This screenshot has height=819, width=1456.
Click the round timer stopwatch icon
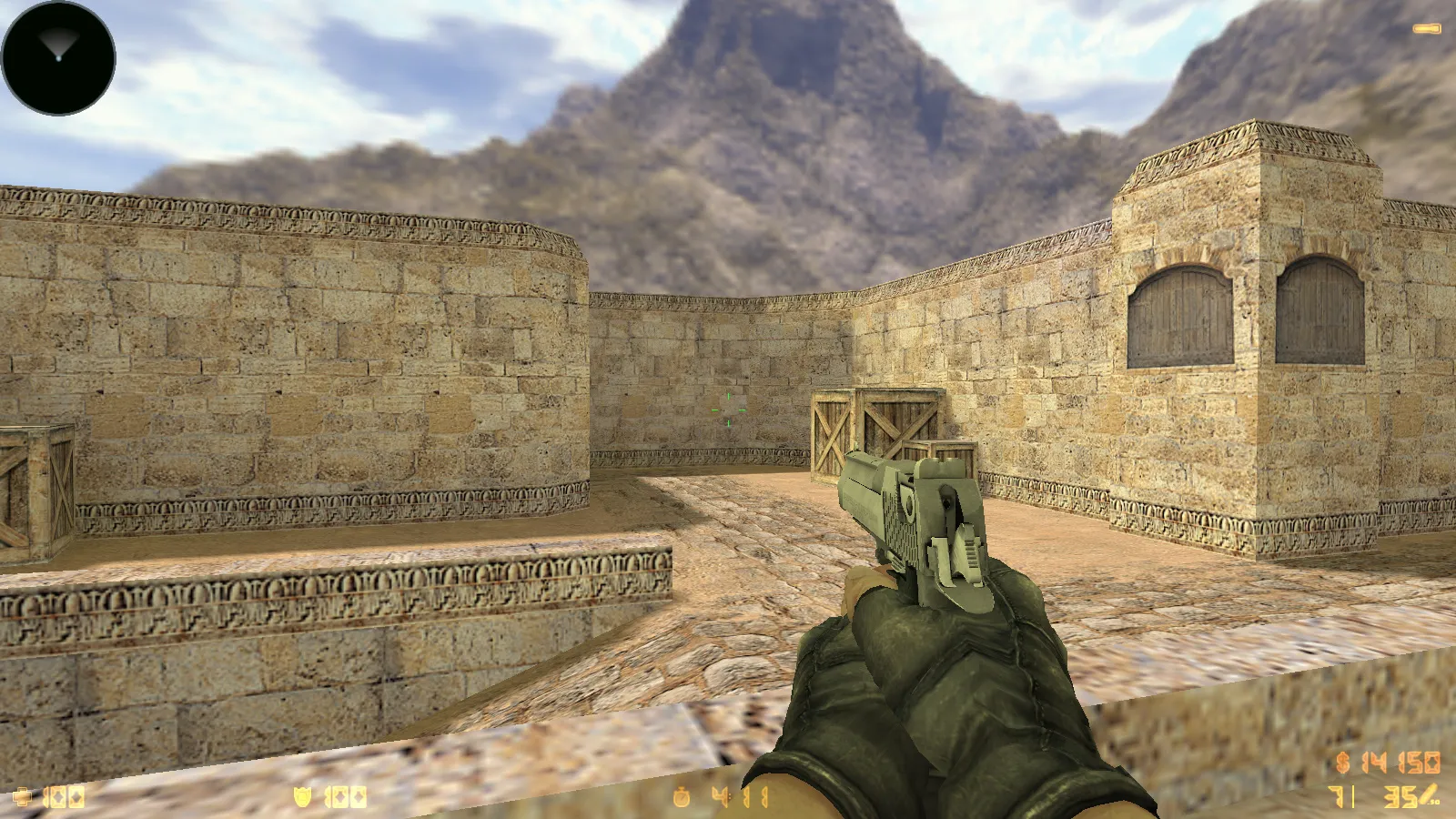[x=682, y=795]
